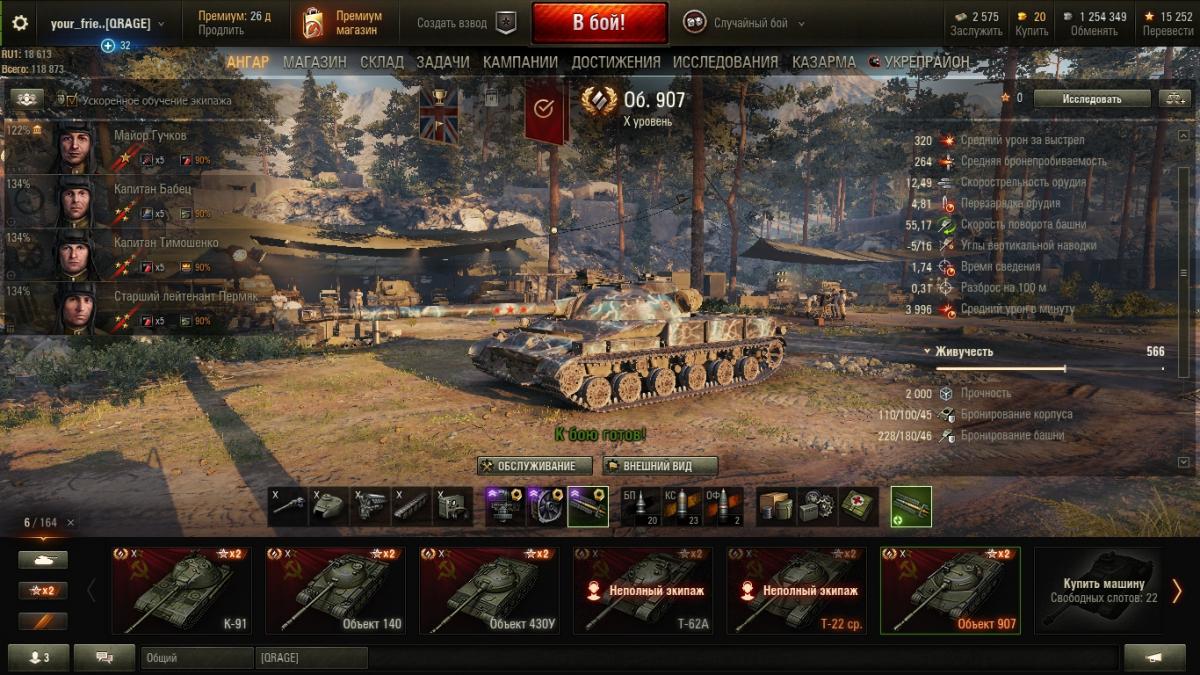Open the КАЗАРМА barracks tab
Viewport: 1200px width, 675px height.
[x=823, y=62]
